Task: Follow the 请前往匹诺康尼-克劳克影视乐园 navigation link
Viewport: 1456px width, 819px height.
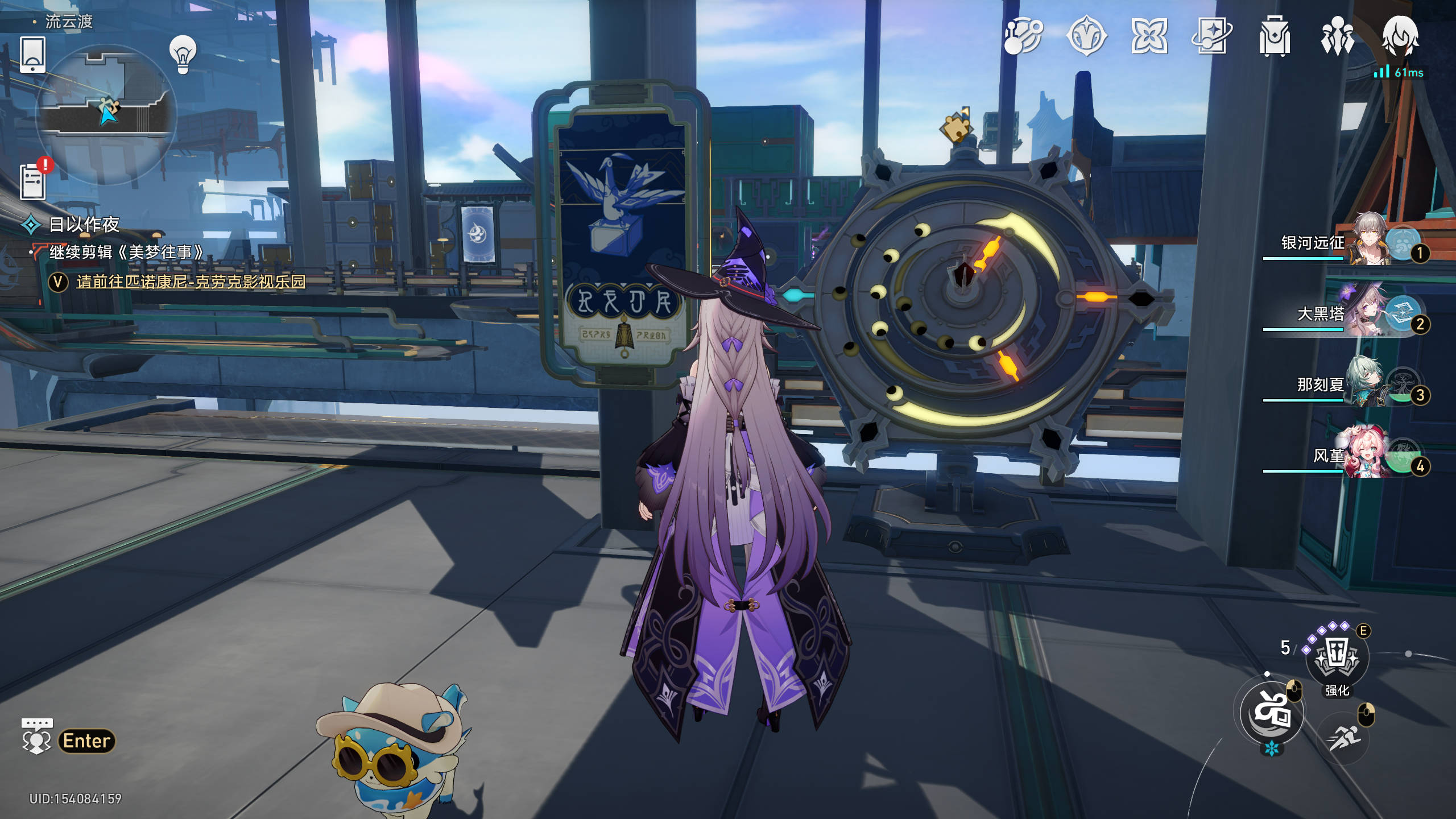Action: (x=191, y=282)
